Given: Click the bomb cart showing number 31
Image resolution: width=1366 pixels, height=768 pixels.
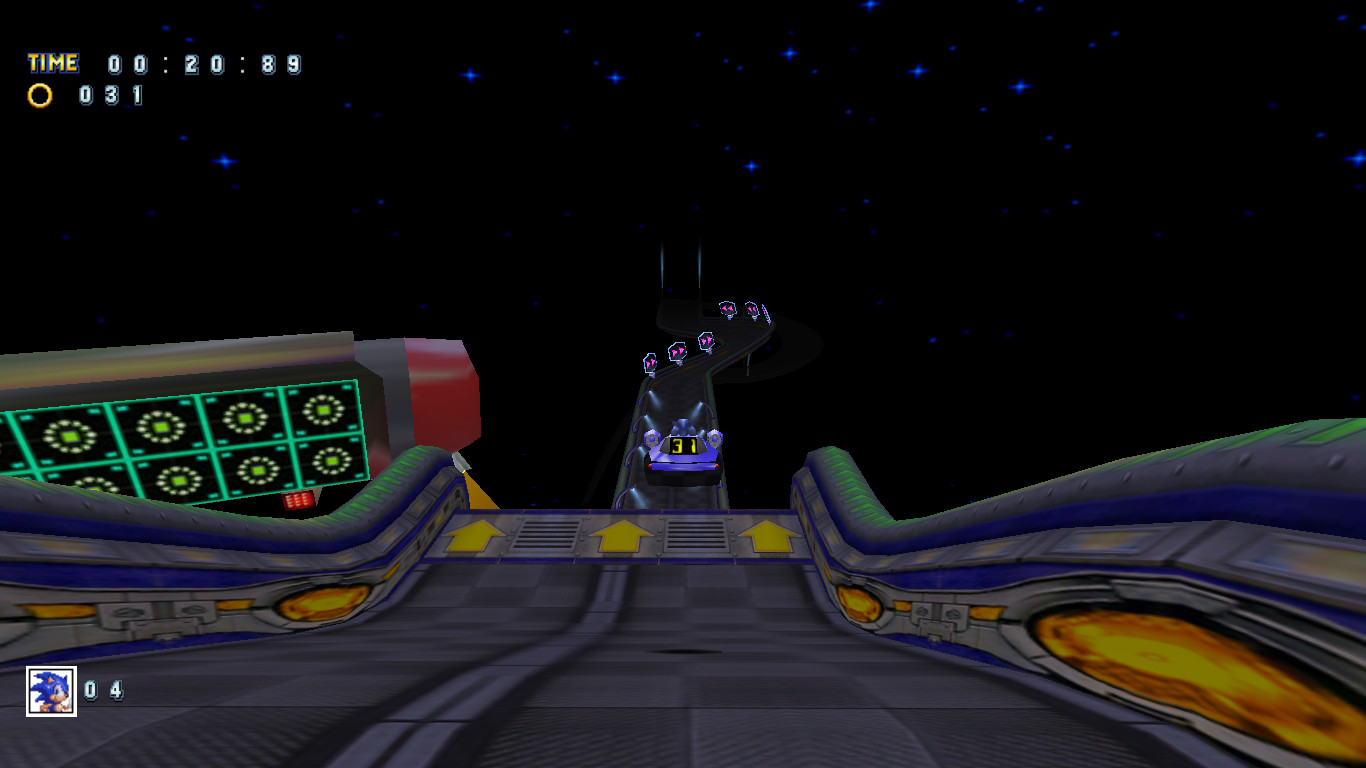Looking at the screenshot, I should [x=684, y=453].
